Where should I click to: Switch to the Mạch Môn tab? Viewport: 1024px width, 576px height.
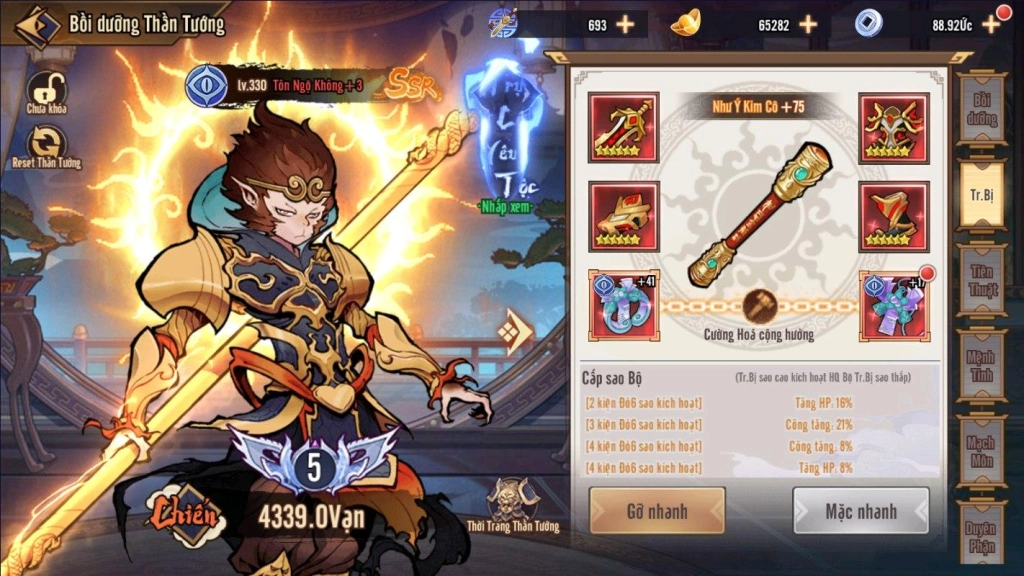tap(981, 450)
